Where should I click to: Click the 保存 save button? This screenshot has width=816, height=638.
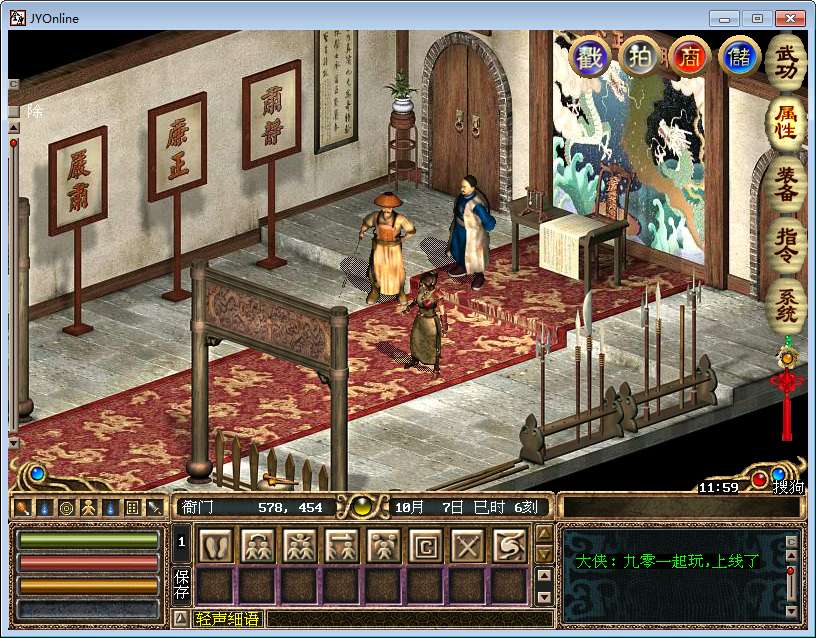[x=182, y=583]
